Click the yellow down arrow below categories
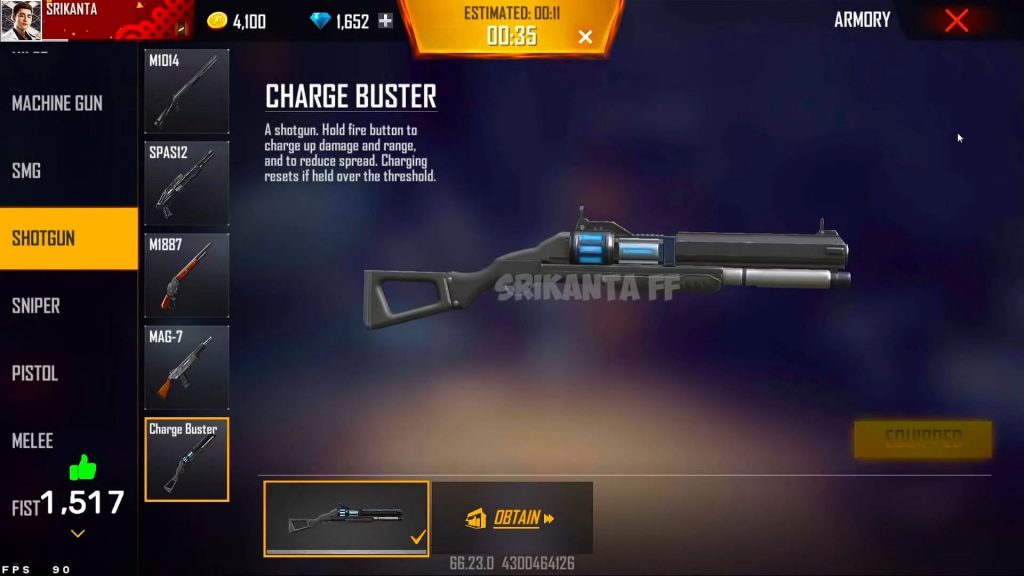Image resolution: width=1024 pixels, height=576 pixels. click(77, 534)
